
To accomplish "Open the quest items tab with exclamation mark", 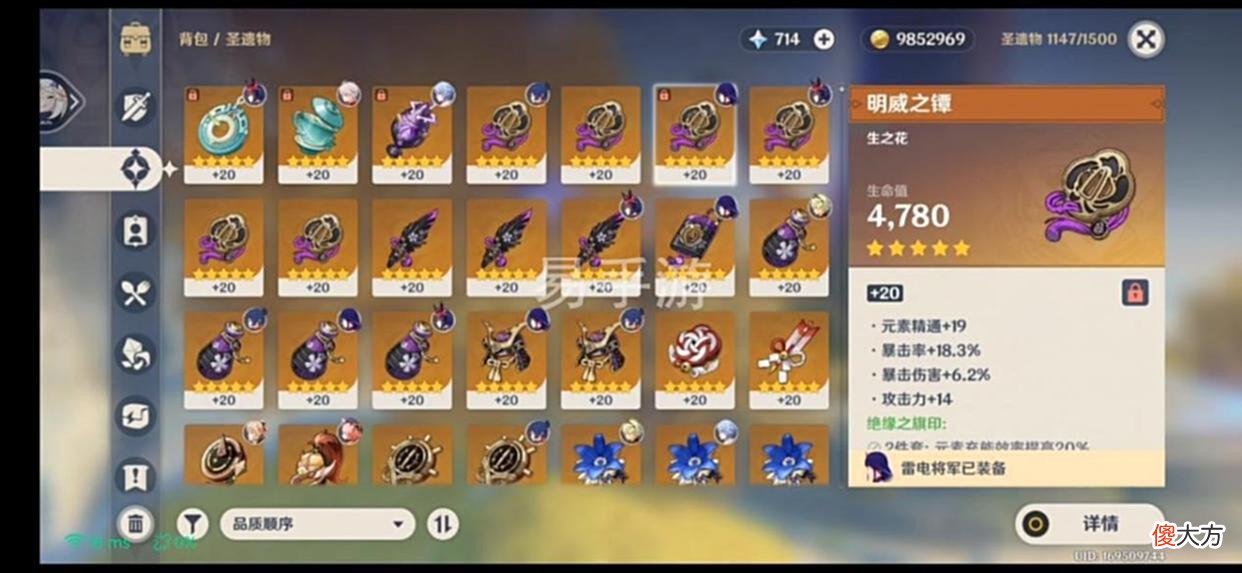I will click(x=136, y=476).
